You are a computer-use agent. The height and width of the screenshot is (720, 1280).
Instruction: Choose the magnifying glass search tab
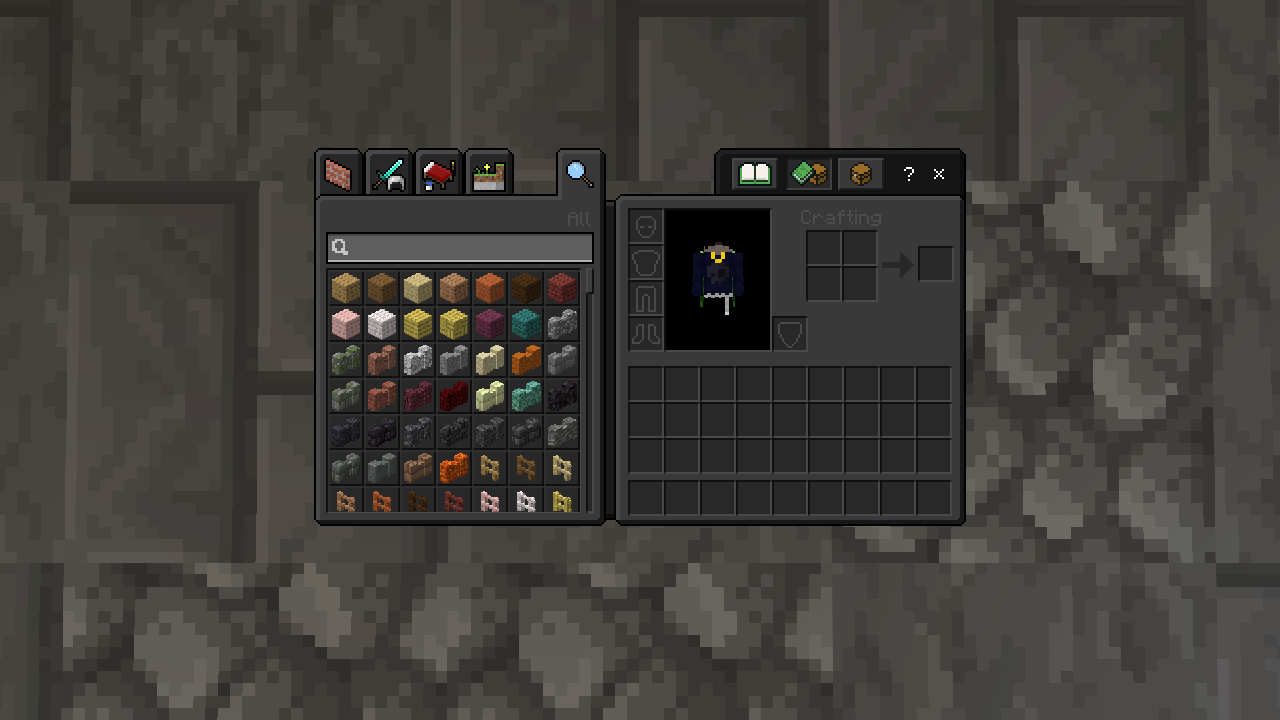click(x=580, y=174)
